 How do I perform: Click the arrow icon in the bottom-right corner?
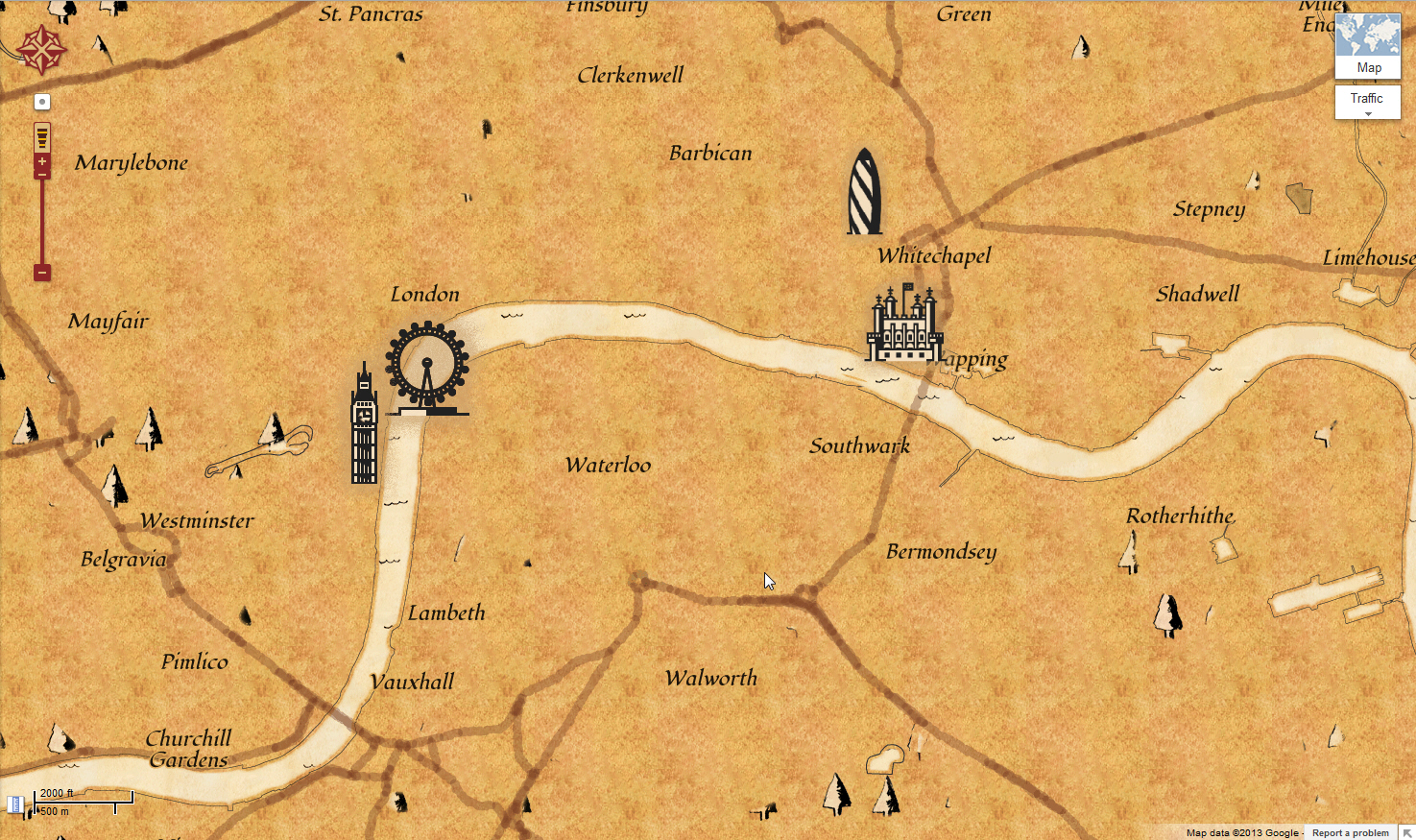1408,832
